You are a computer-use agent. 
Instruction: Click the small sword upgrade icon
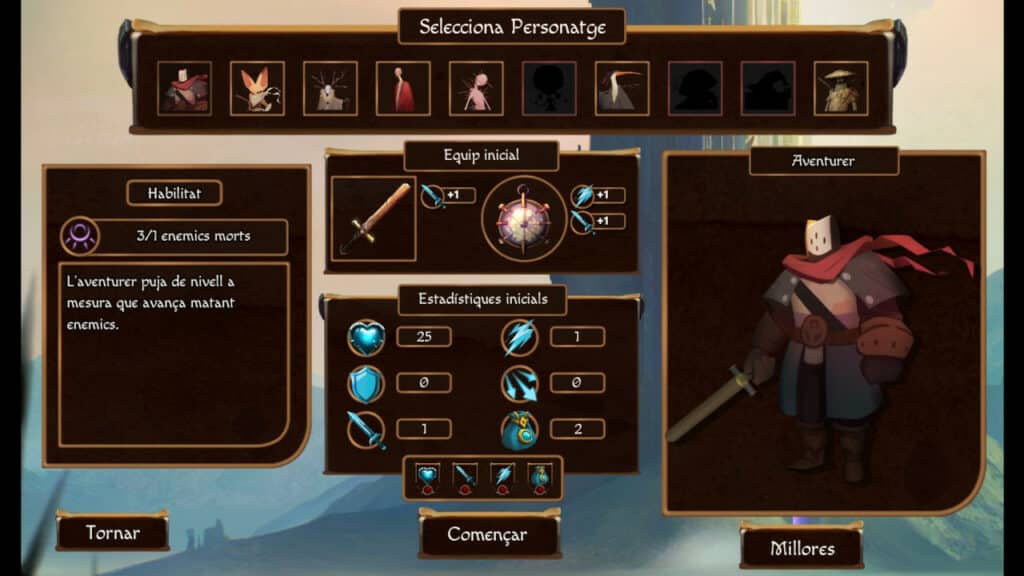466,478
